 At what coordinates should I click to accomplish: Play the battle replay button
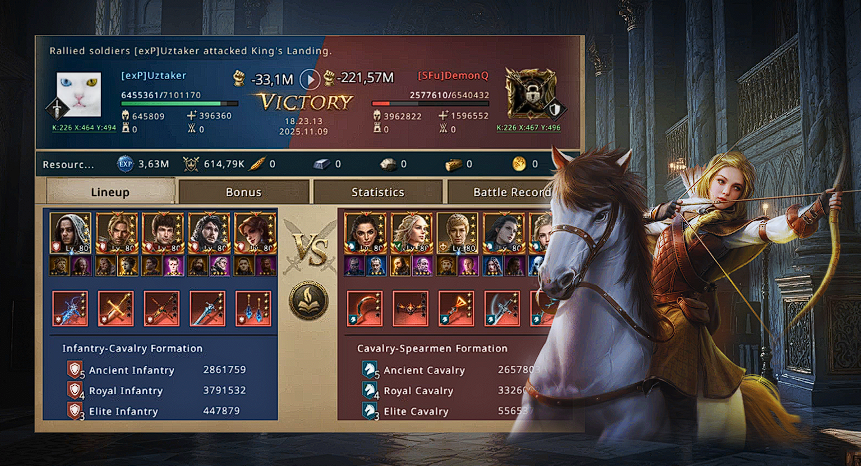point(310,79)
